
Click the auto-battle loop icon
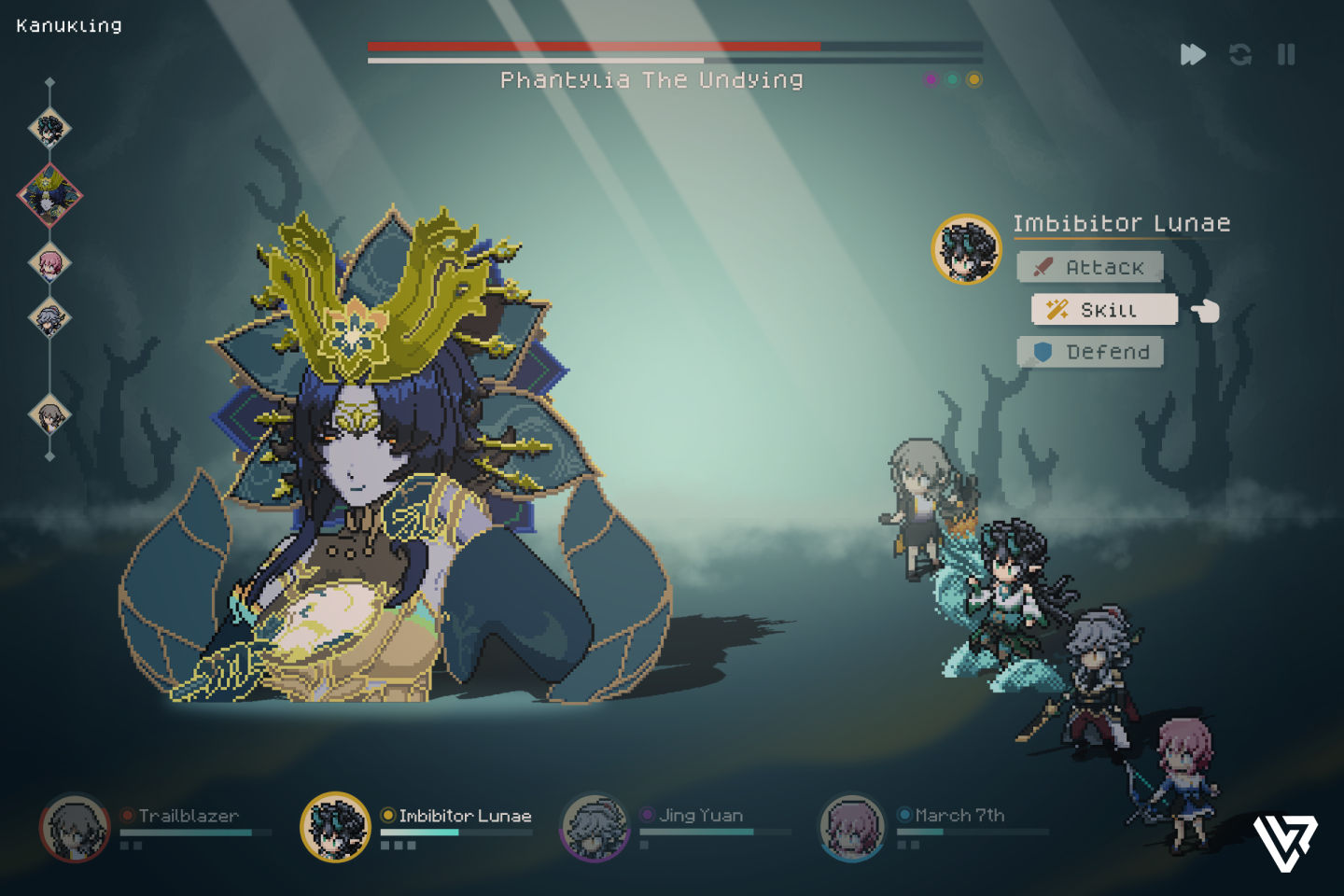pyautogui.click(x=1240, y=55)
